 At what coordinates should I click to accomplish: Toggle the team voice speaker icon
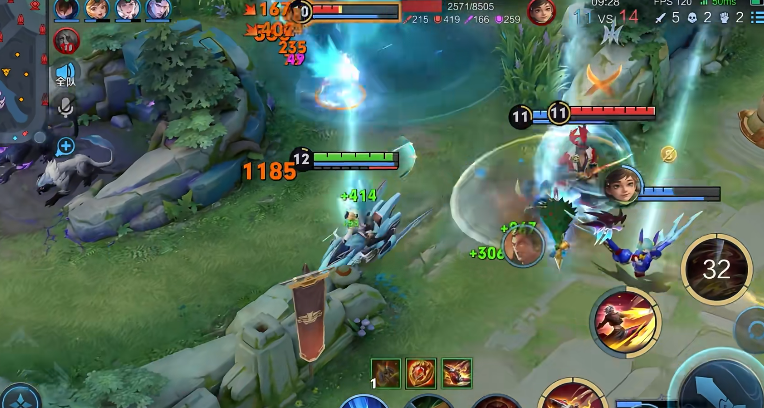coord(66,72)
